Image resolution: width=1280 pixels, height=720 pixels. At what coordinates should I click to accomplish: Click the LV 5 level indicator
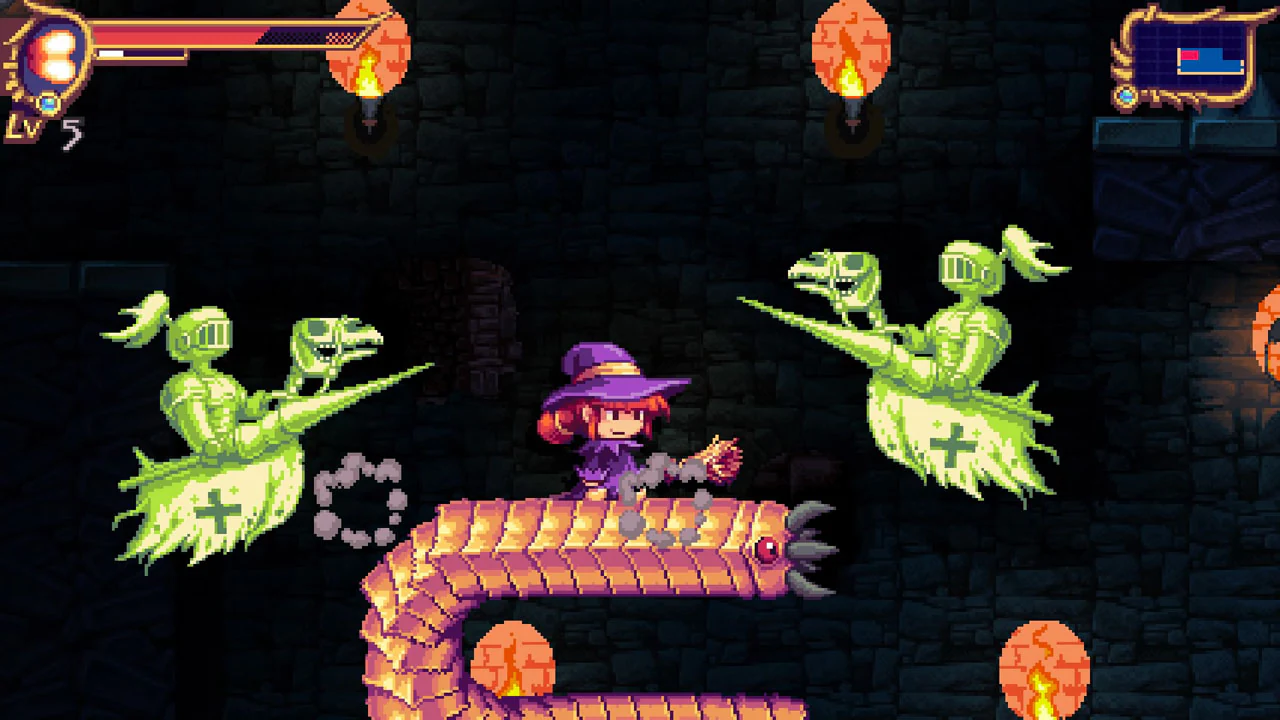[x=45, y=128]
